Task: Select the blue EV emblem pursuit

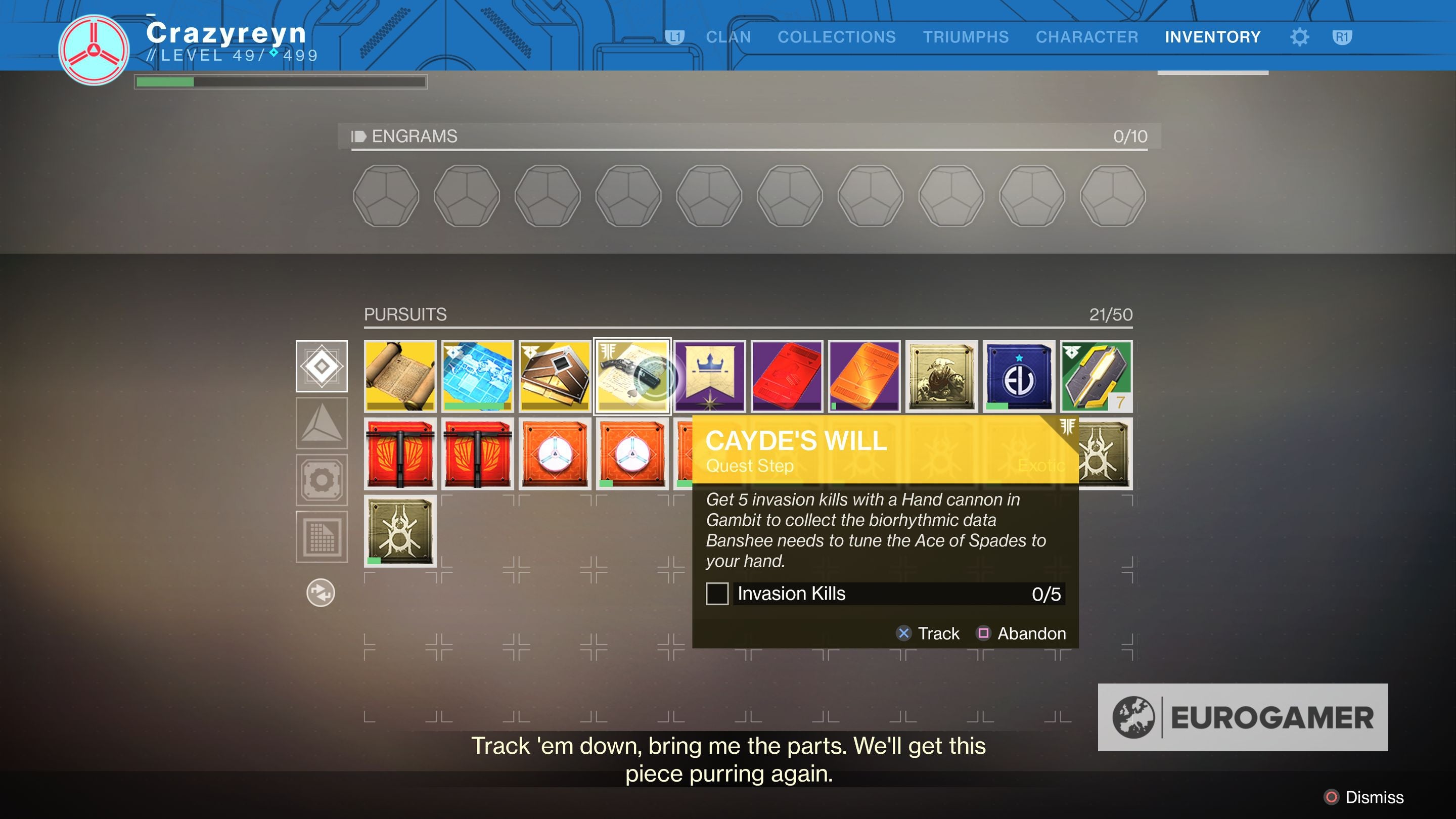Action: point(1019,376)
